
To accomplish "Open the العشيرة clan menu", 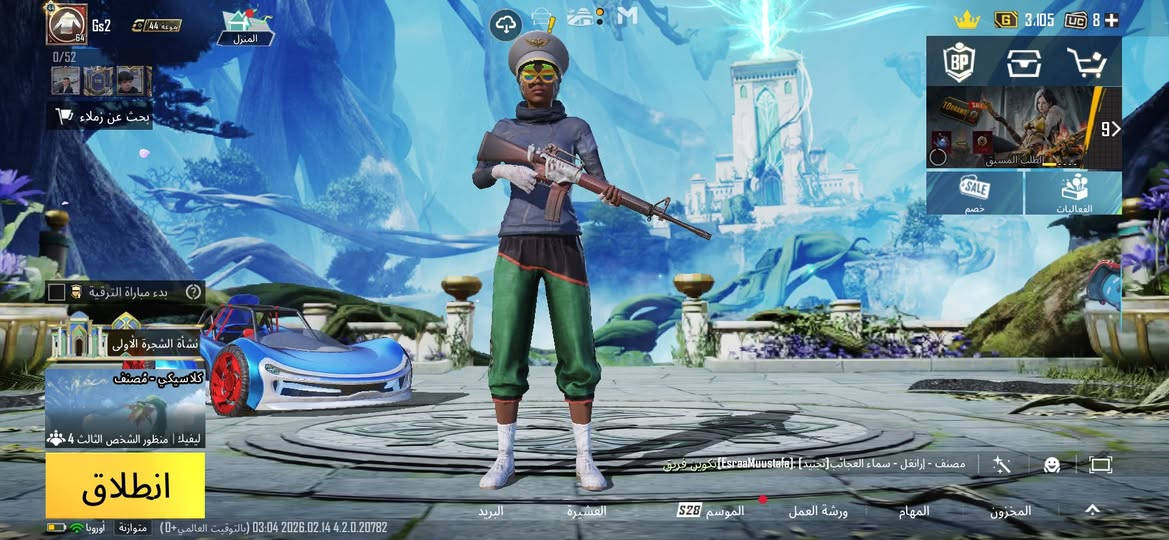I will (586, 511).
